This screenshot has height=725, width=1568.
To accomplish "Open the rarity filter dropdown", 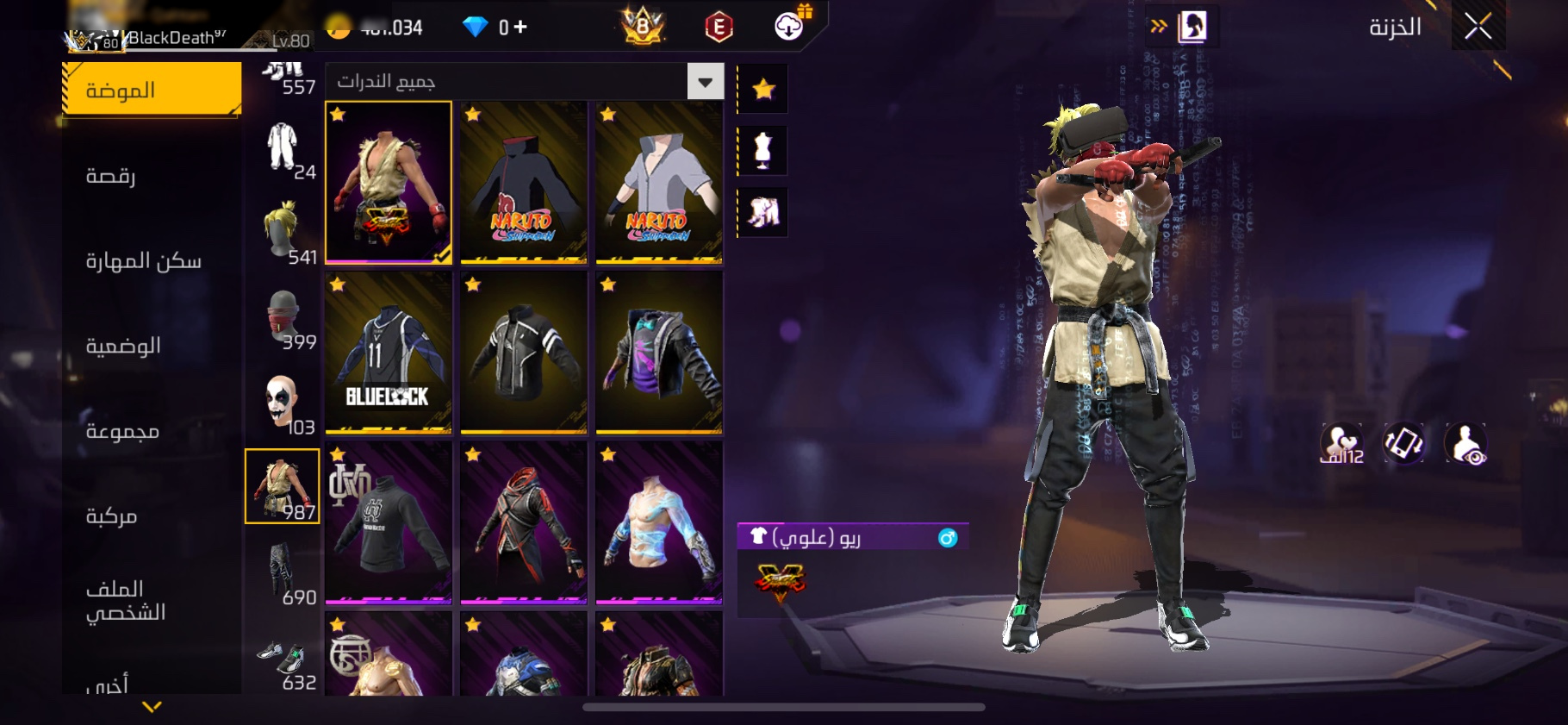I will click(x=705, y=82).
